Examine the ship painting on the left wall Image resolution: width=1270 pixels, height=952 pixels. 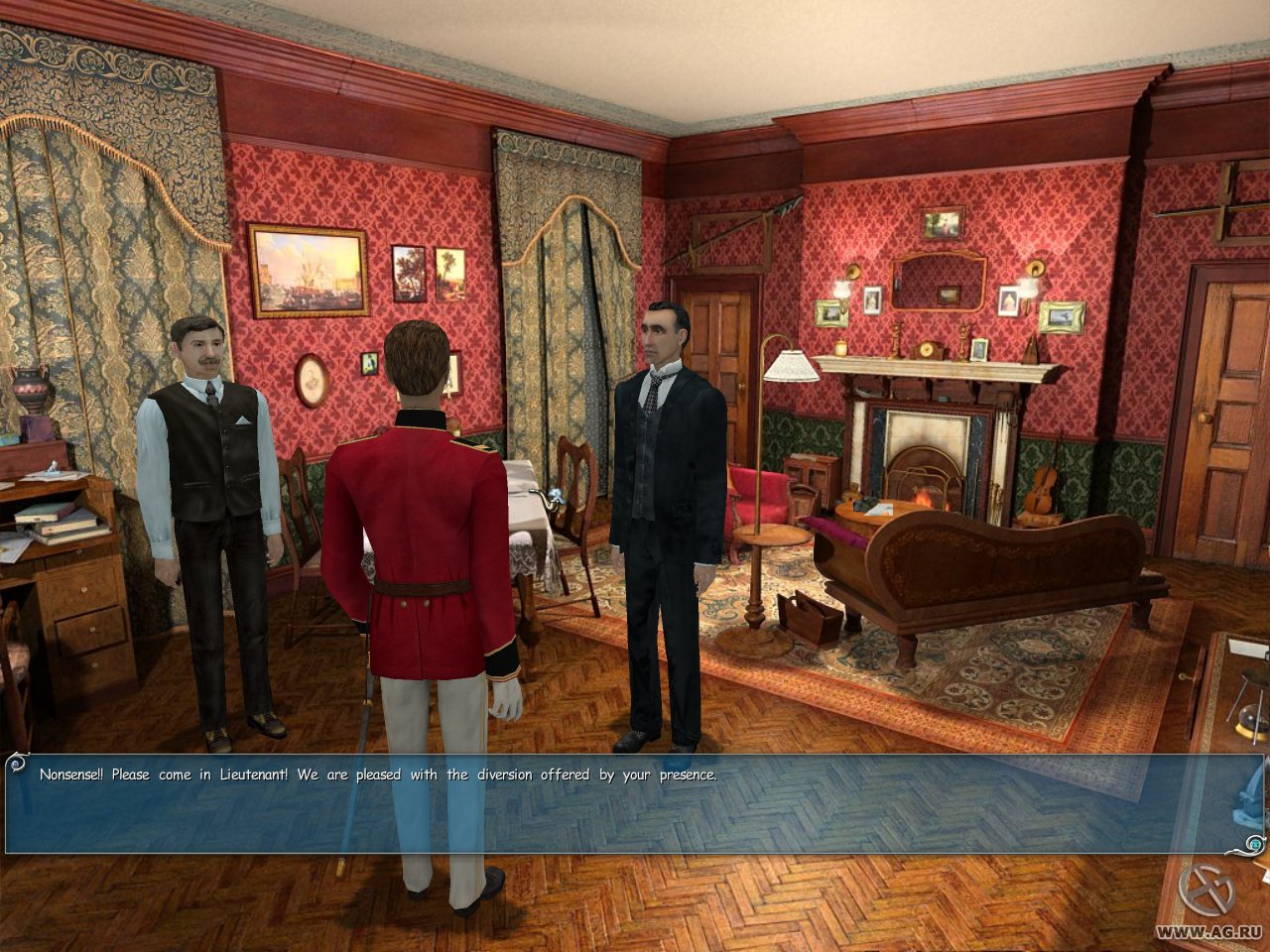coord(310,273)
